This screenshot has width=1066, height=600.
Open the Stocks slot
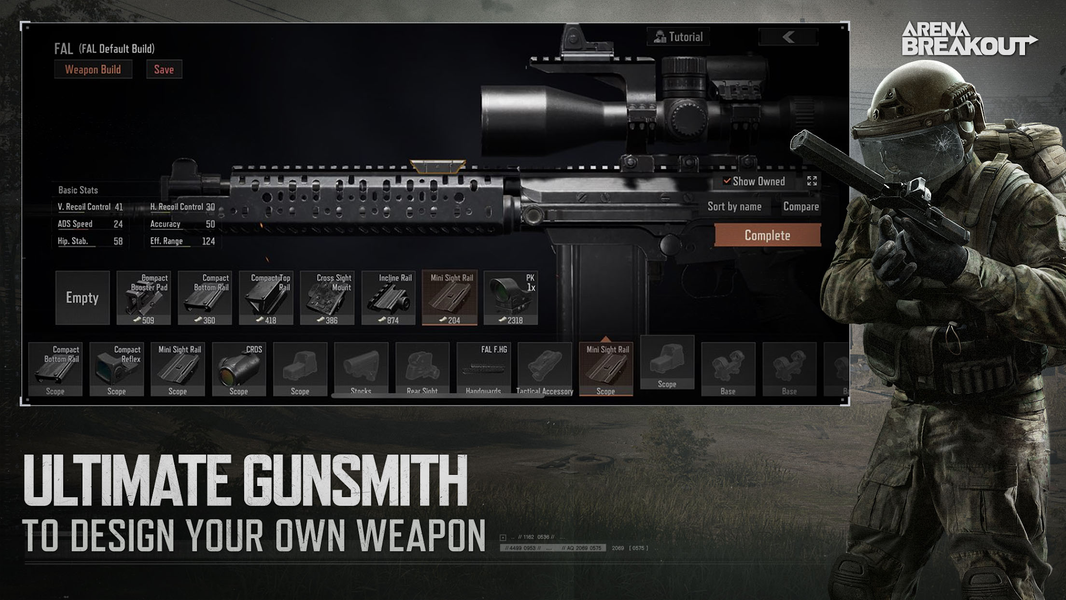[x=361, y=370]
